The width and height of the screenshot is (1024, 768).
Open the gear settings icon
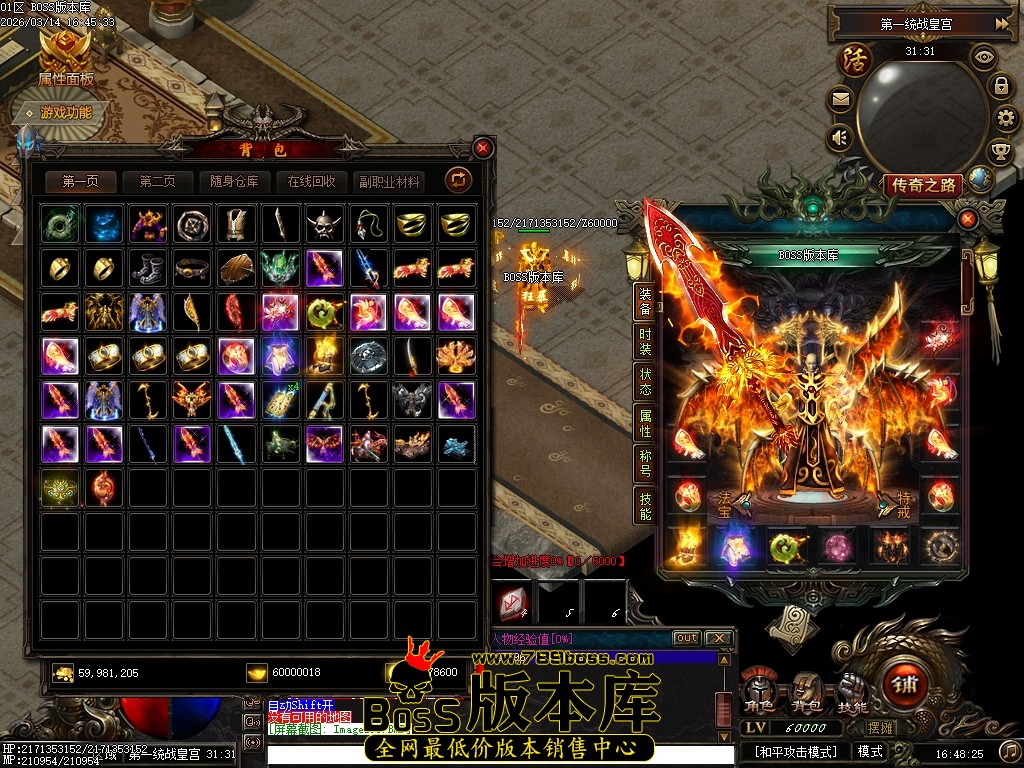[1004, 119]
